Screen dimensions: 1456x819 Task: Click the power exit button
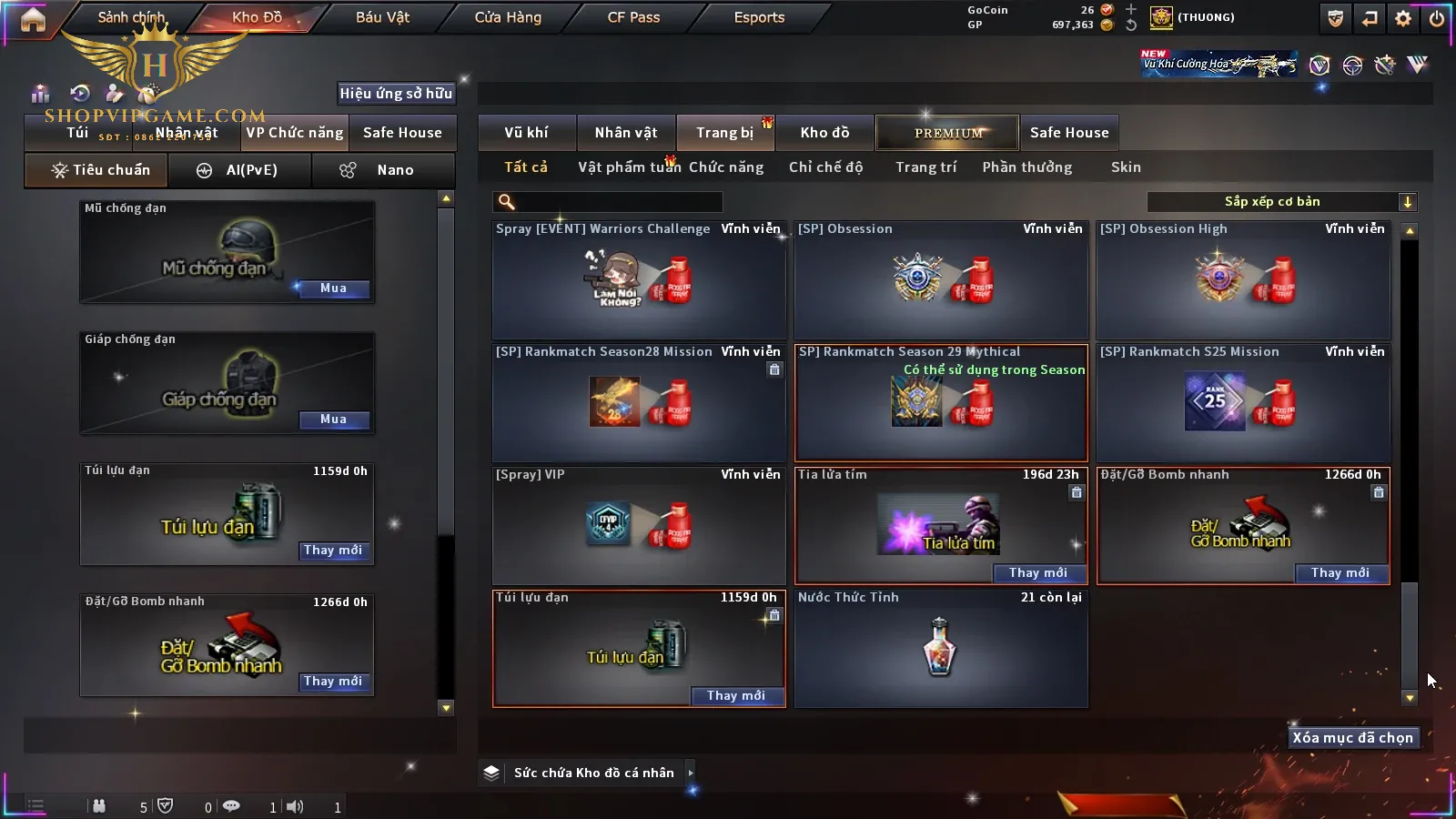[x=1437, y=18]
